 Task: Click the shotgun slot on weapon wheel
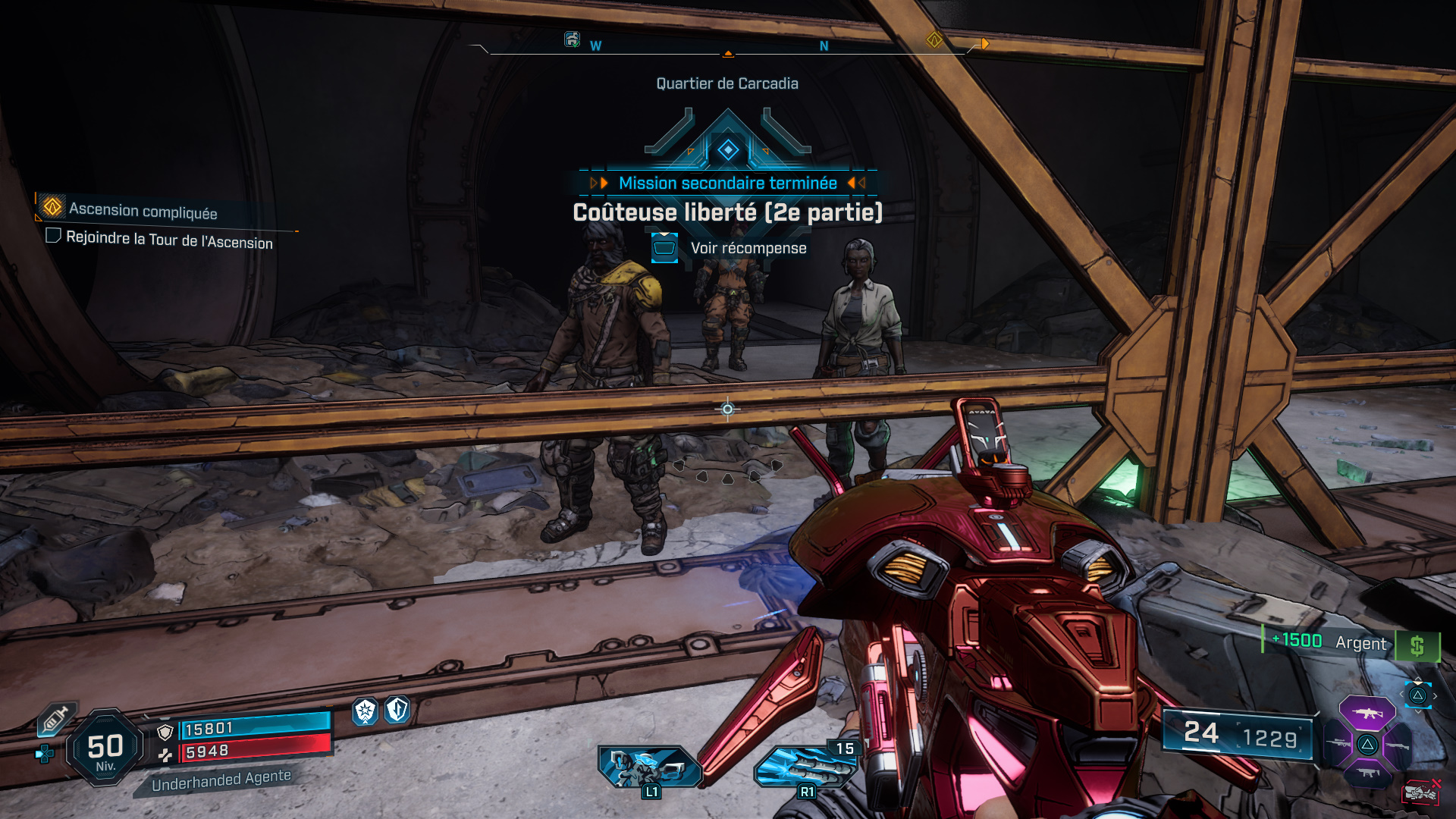coord(1398,745)
